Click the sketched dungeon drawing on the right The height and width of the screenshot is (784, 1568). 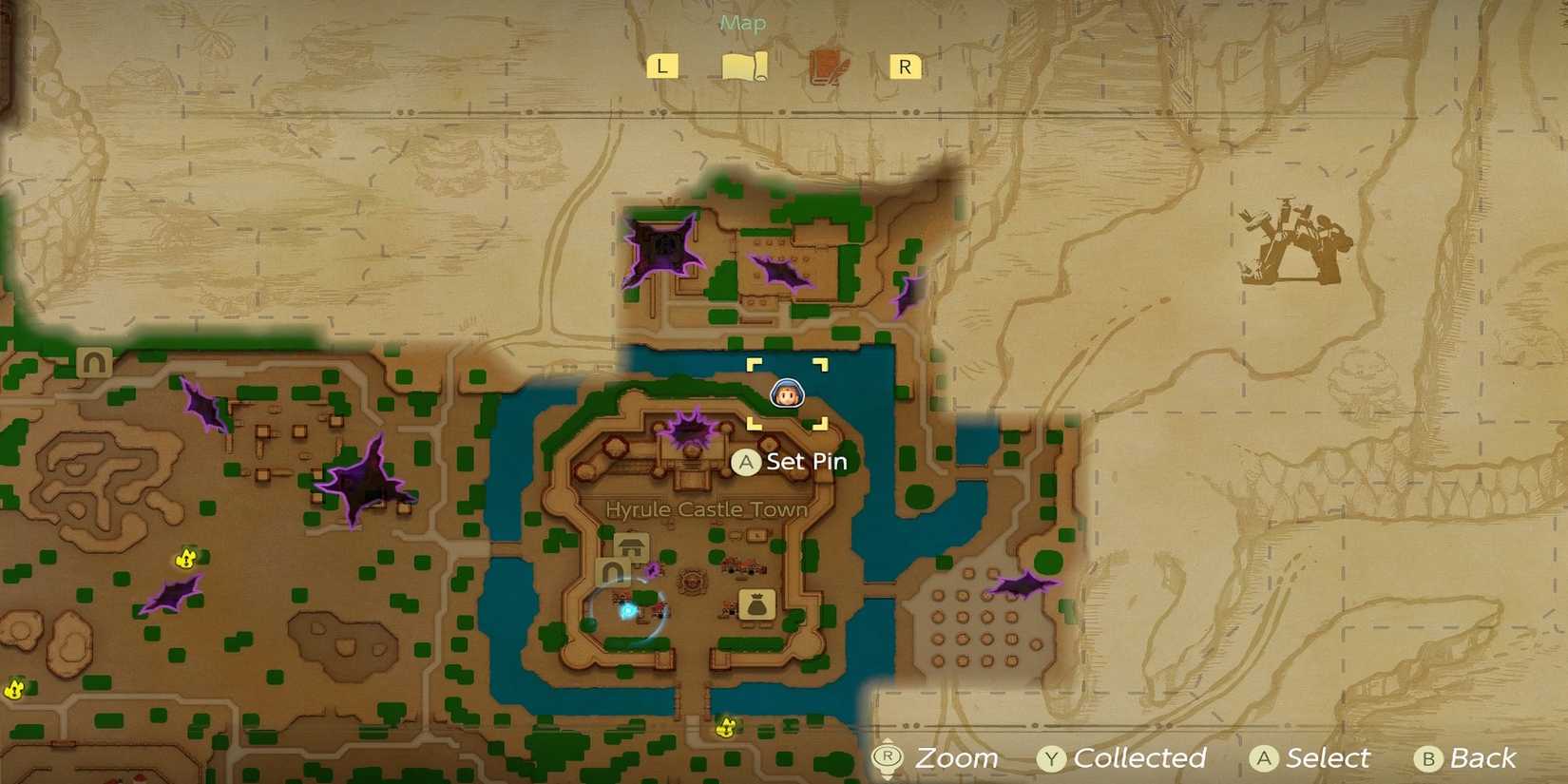click(1292, 245)
